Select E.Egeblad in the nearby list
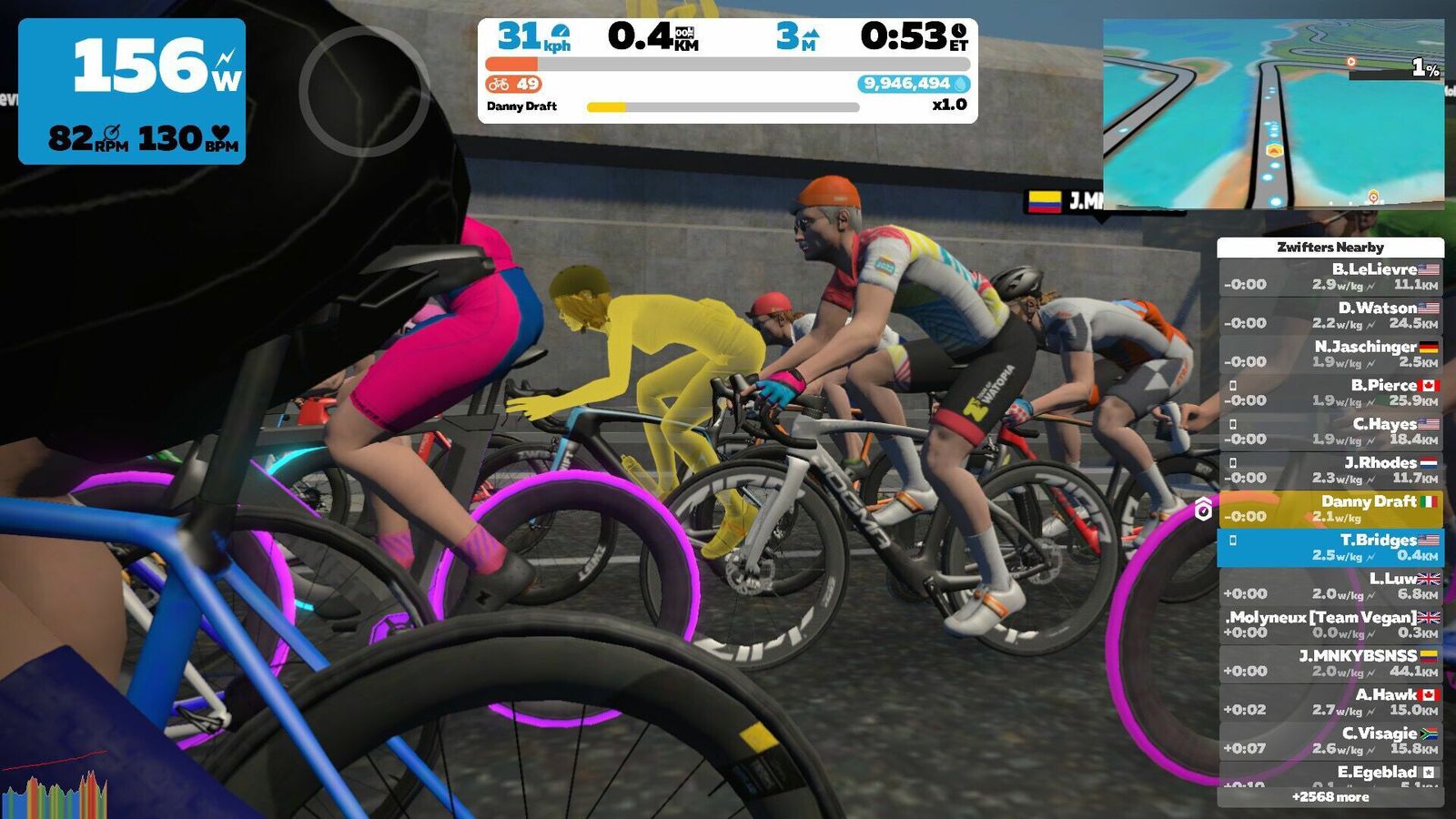 click(1330, 773)
